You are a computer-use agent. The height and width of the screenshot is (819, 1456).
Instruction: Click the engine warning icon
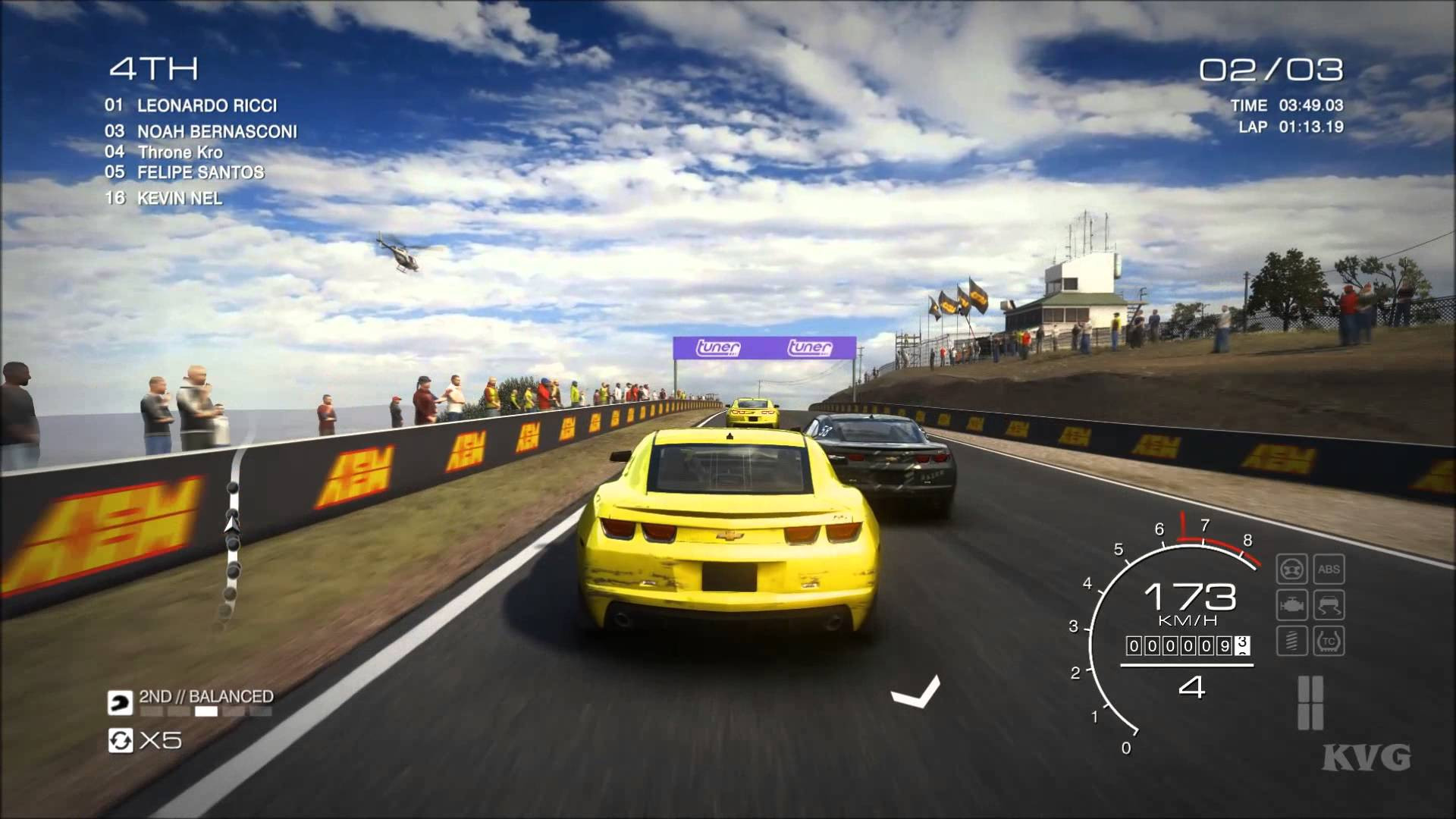click(x=1291, y=604)
